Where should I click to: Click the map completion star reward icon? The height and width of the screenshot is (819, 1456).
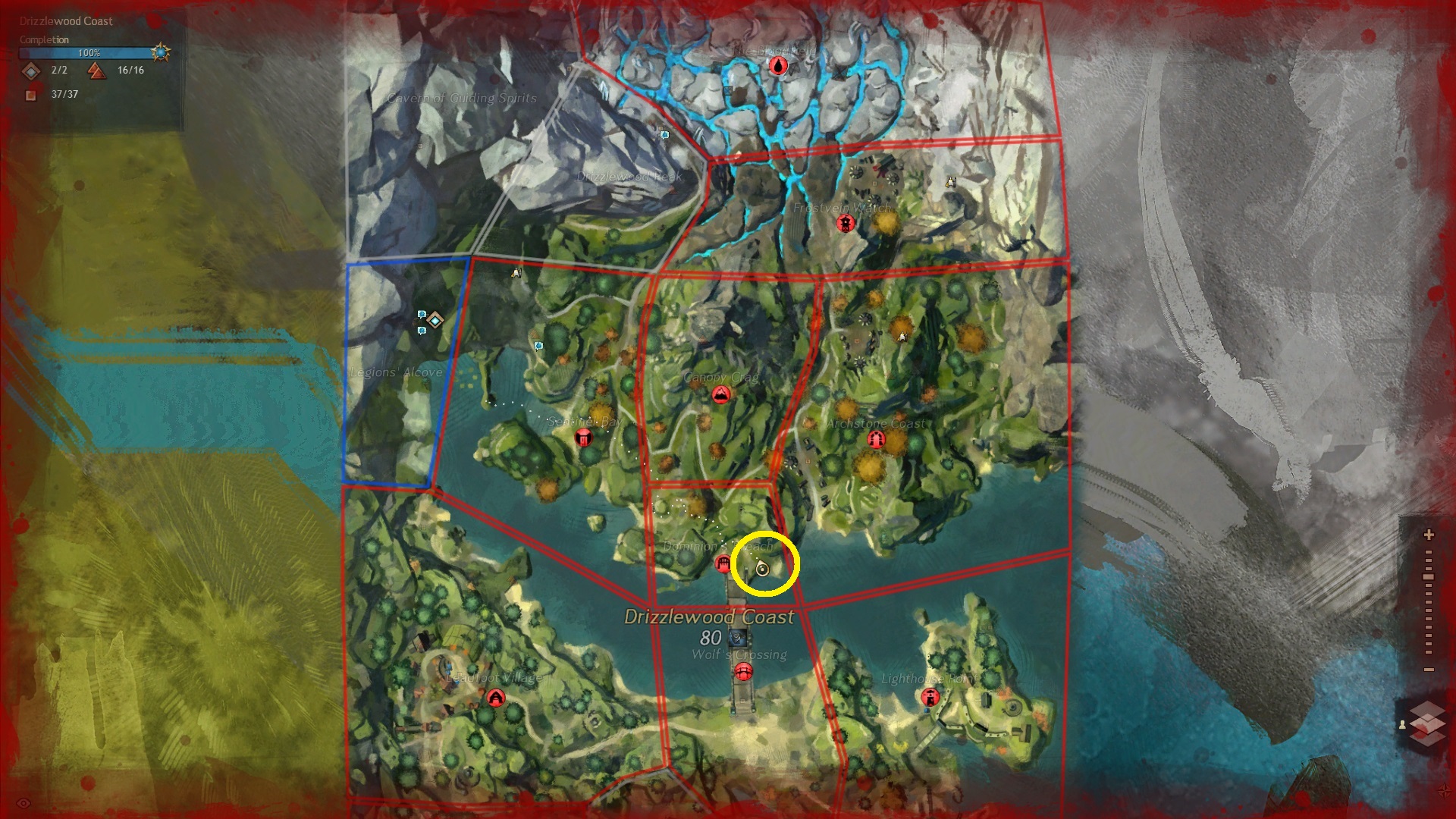pyautogui.click(x=161, y=52)
